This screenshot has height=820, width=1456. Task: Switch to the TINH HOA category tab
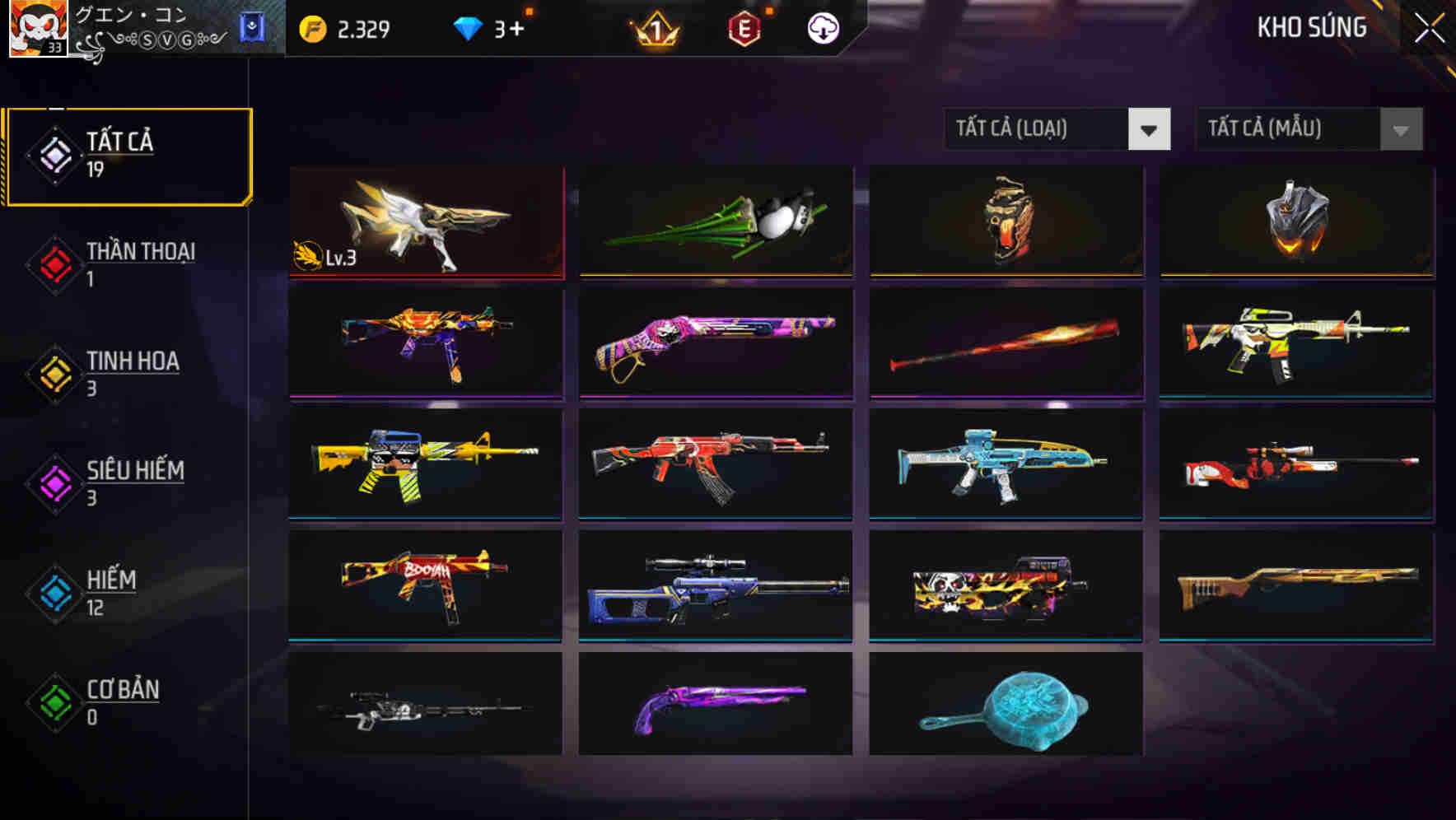click(x=132, y=361)
